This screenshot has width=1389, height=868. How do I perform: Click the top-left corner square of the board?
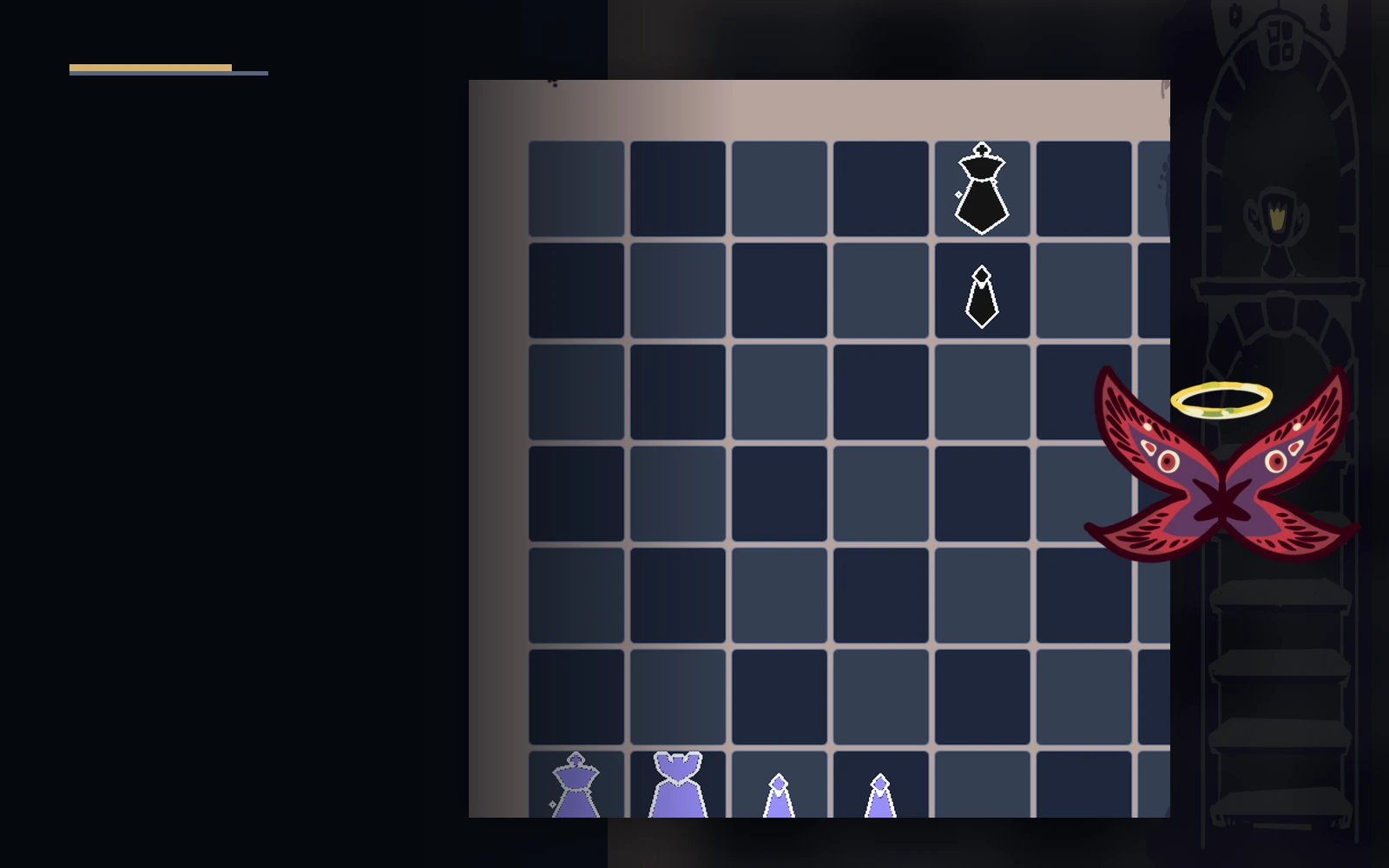point(577,187)
